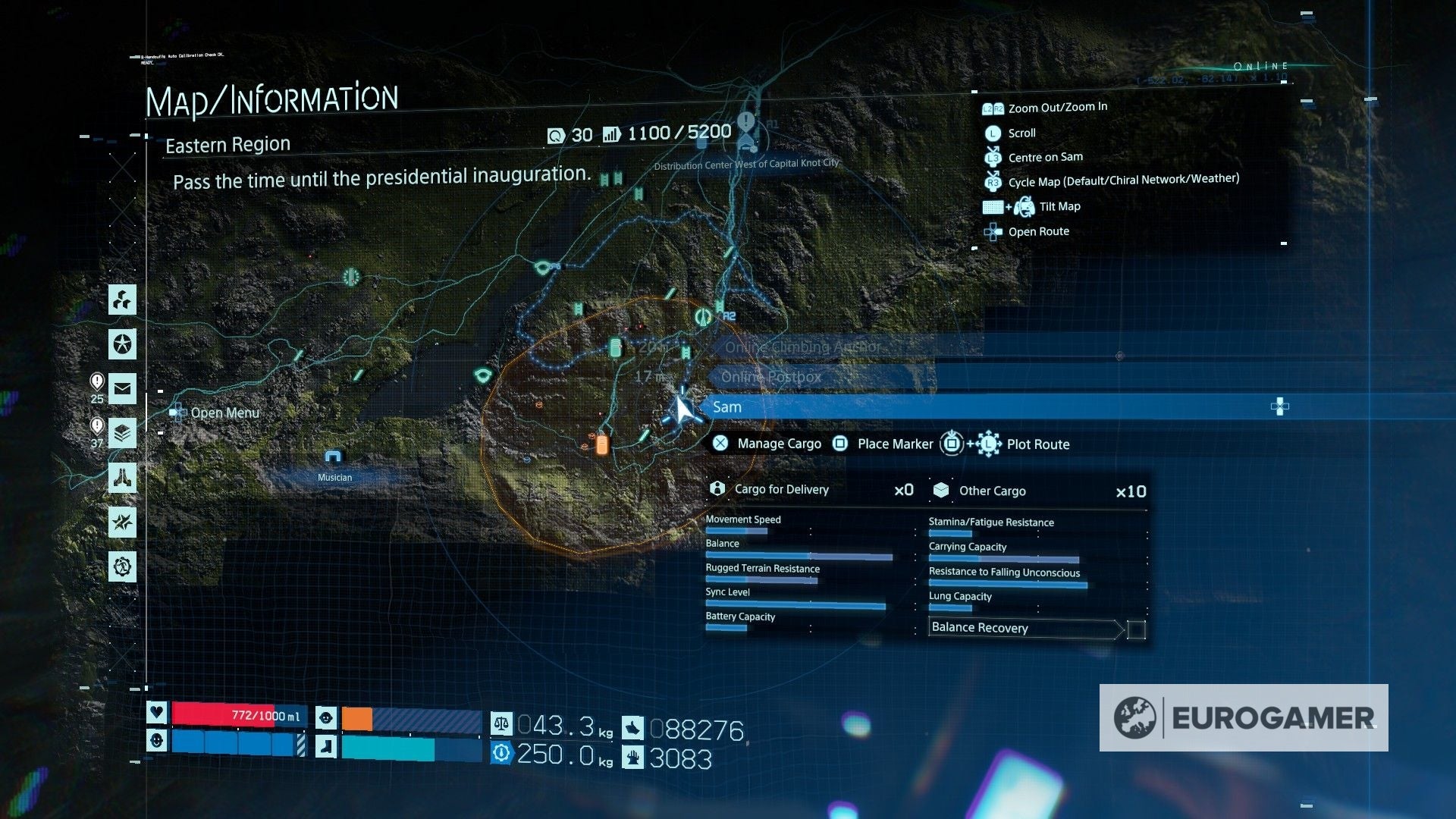This screenshot has height=819, width=1456.
Task: Open the system settings runner-gear icon
Action: 121,567
